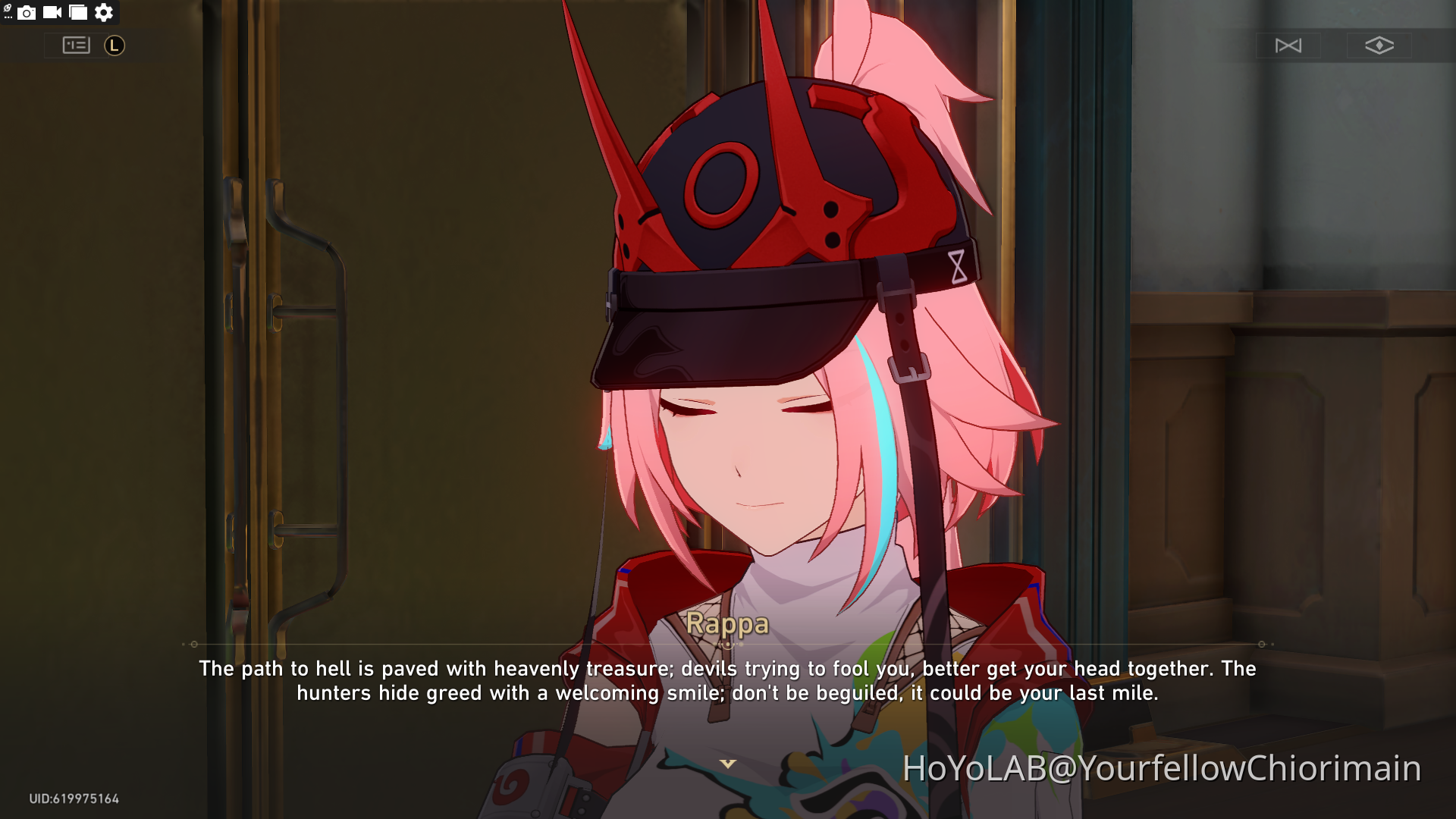This screenshot has height=819, width=1456.
Task: Expand the dialogue with the down chevron
Action: click(x=727, y=764)
